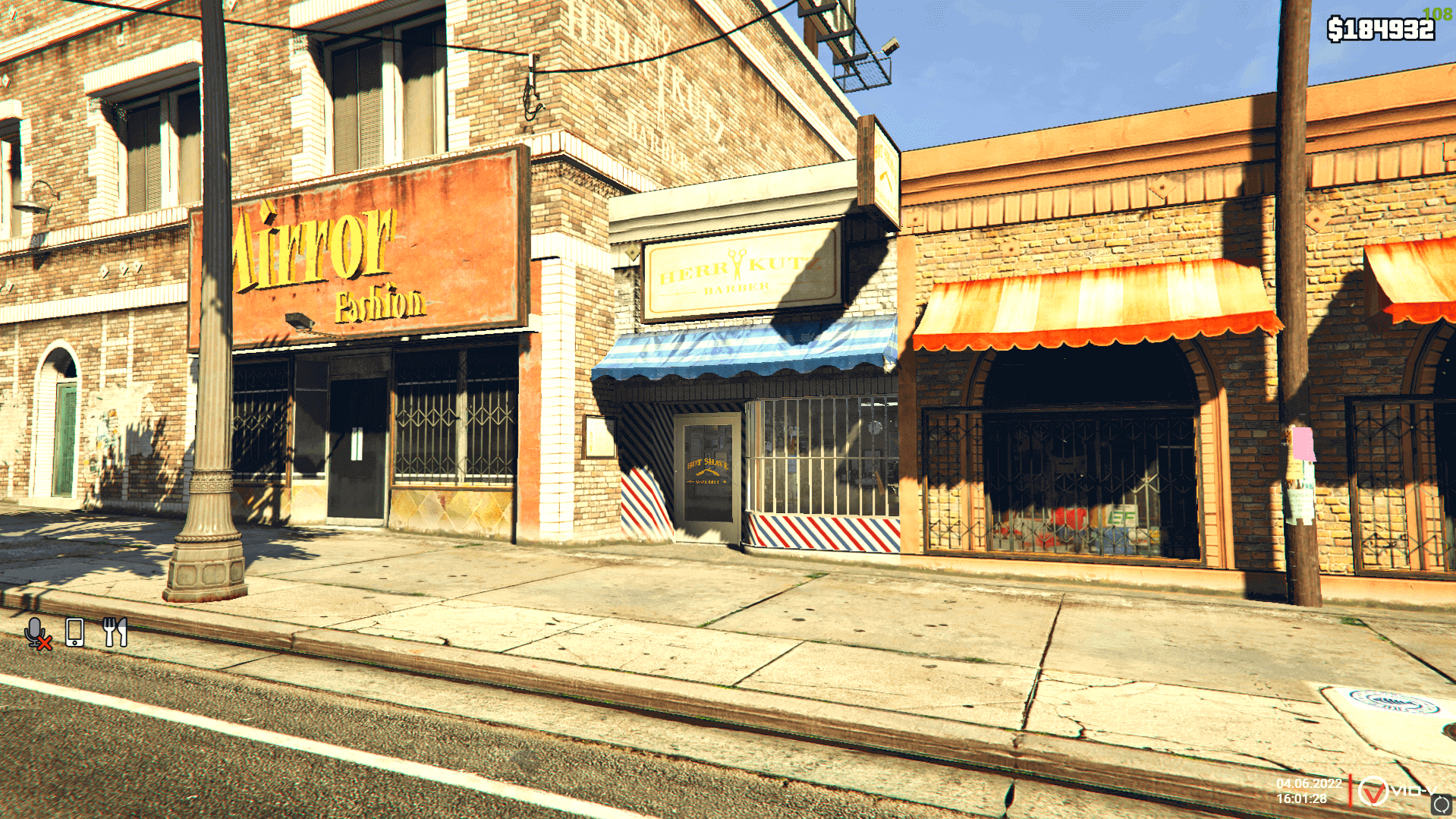Click the circular refresh arrows overlay button
1456x819 pixels.
(x=1441, y=805)
